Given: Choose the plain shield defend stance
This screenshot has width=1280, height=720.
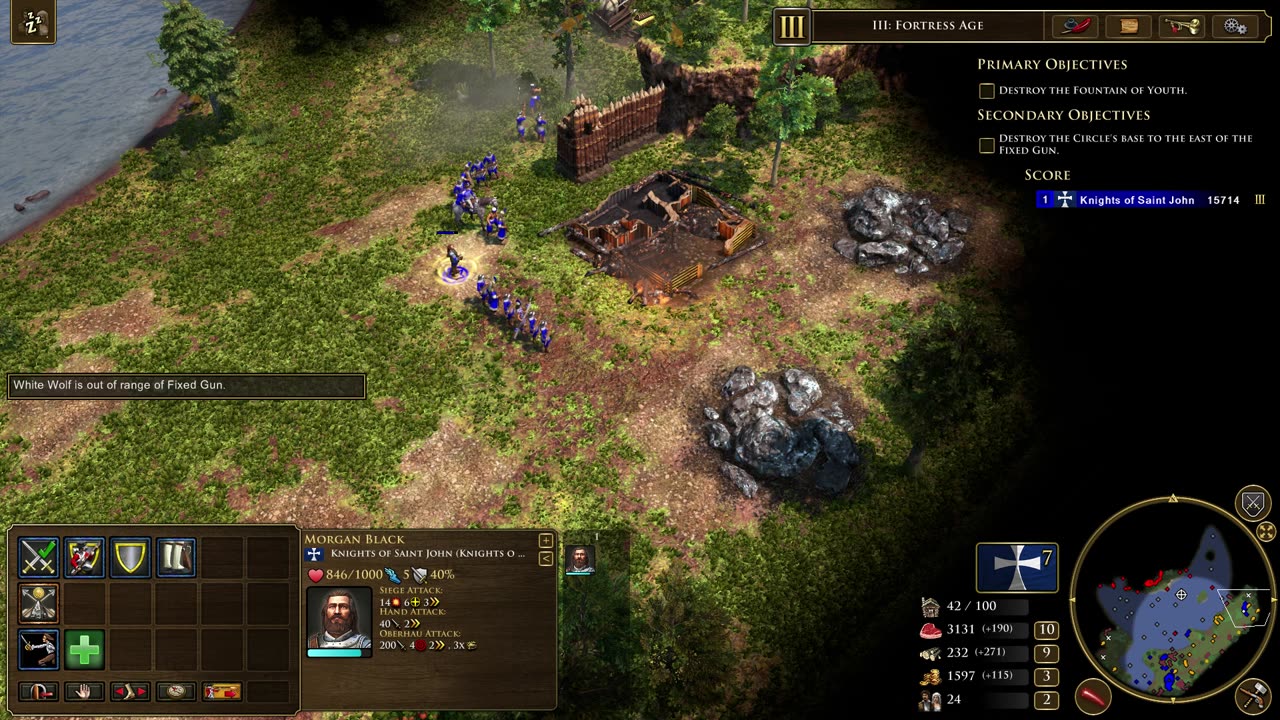Looking at the screenshot, I should [x=130, y=557].
